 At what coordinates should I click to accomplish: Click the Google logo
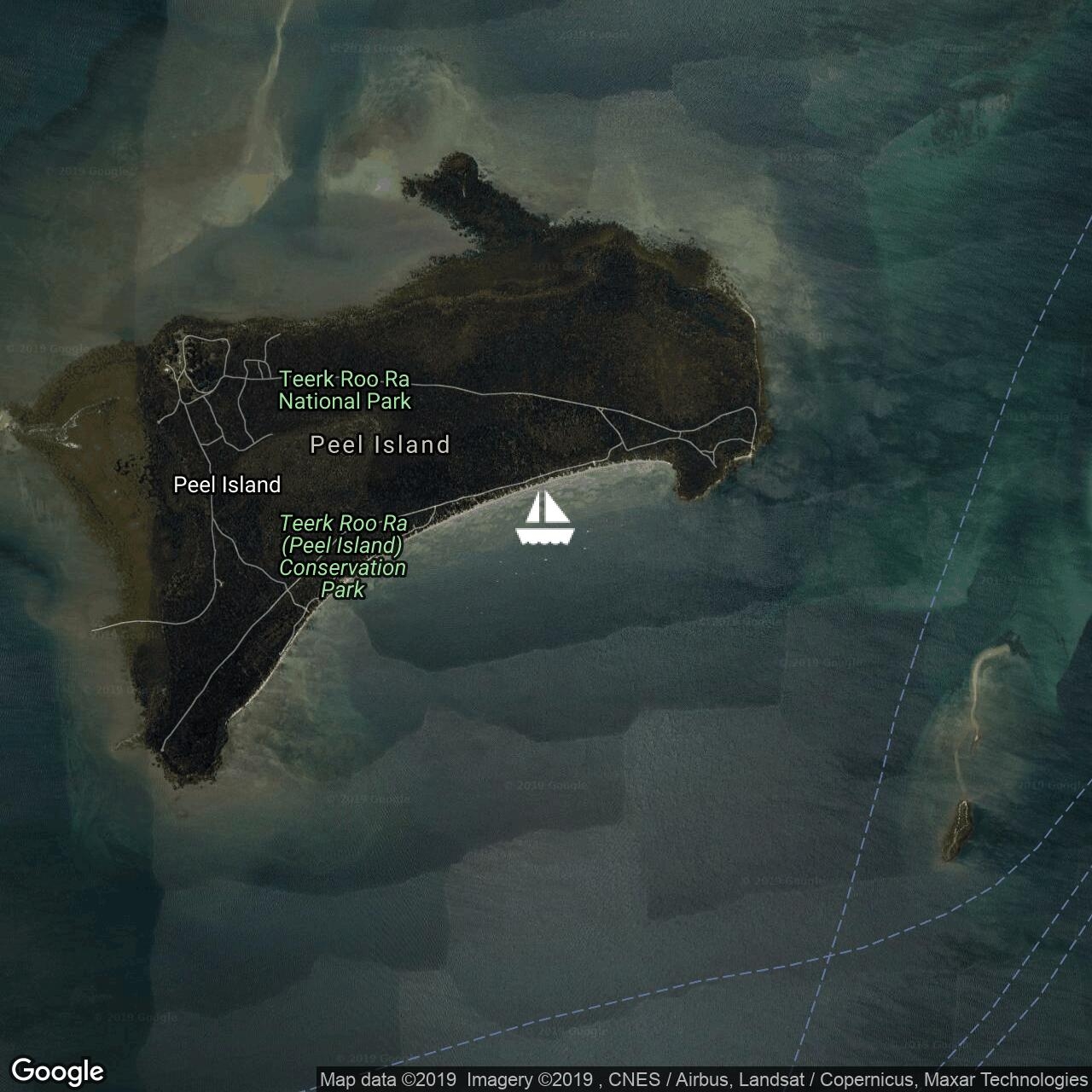[58, 1071]
